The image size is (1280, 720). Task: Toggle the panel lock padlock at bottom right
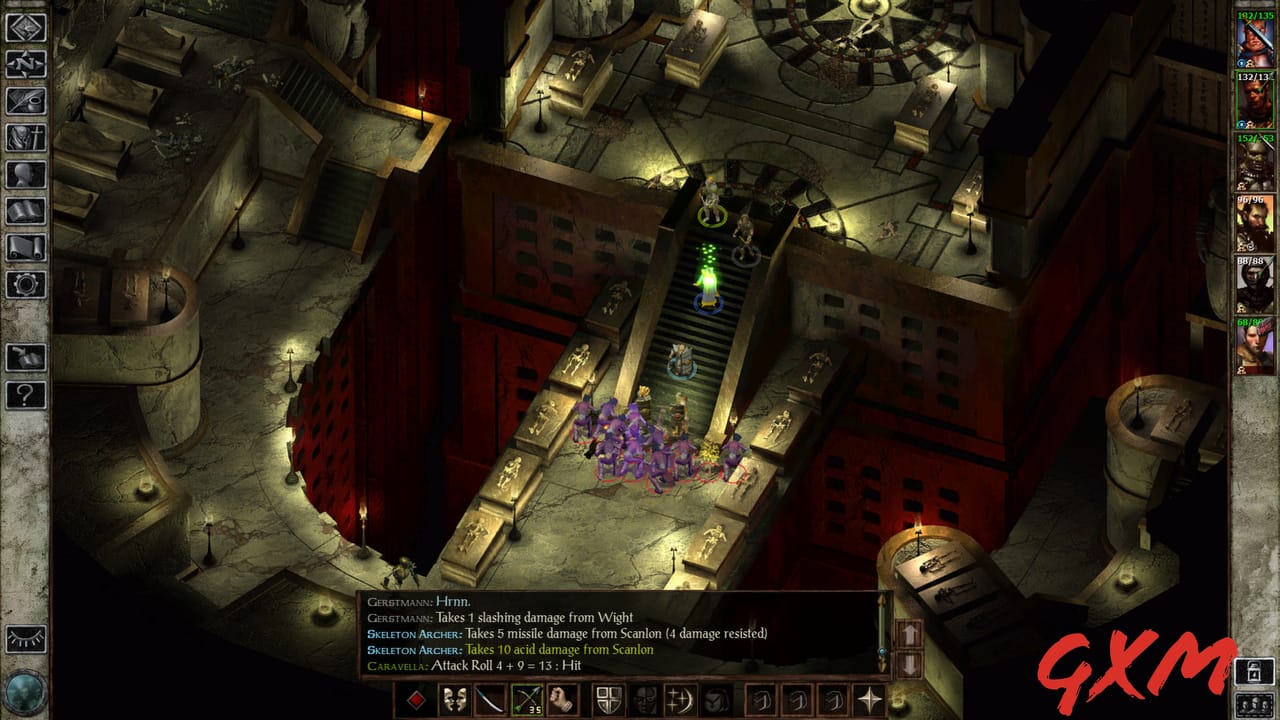[x=1254, y=671]
